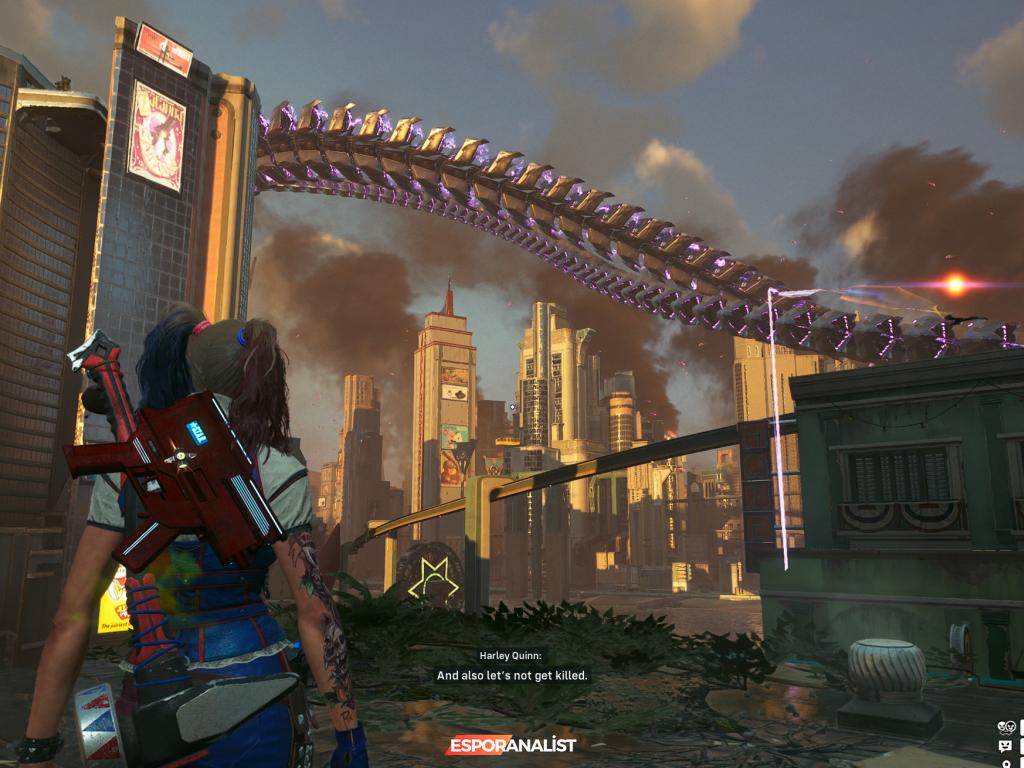The width and height of the screenshot is (1024, 768).
Task: Open the smiley chat bubble icon
Action: pos(1005,746)
